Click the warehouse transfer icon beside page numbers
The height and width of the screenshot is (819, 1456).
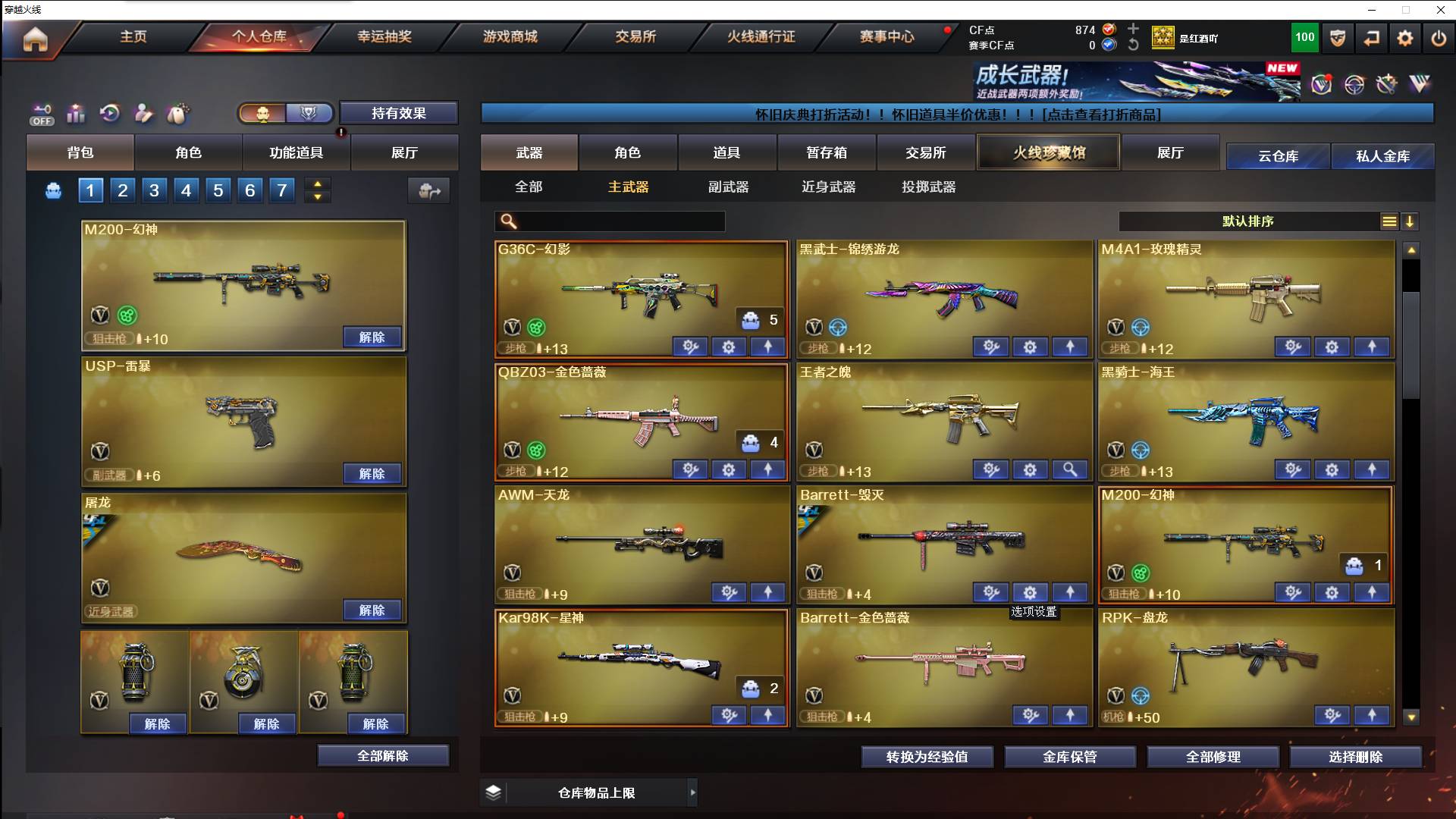428,191
